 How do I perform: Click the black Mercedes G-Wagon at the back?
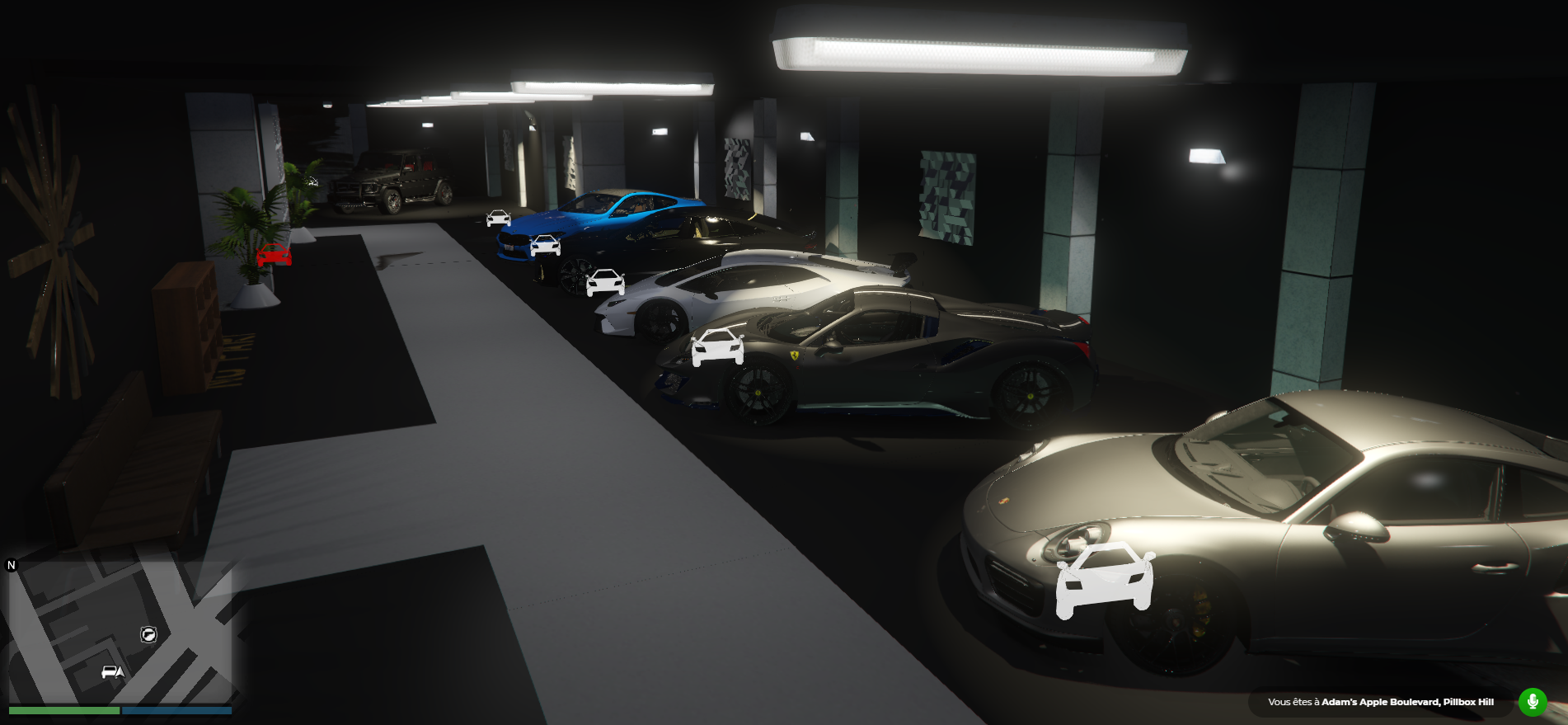[387, 181]
